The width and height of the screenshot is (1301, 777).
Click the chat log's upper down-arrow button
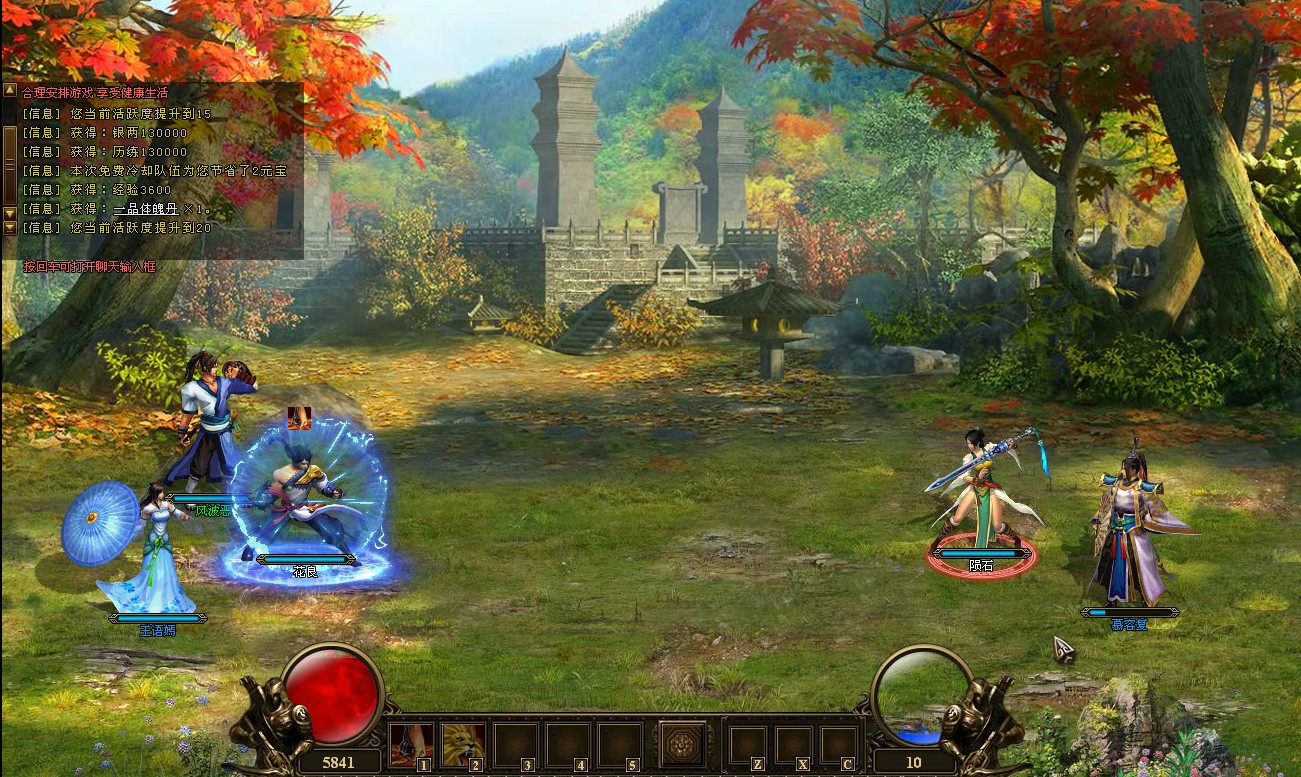point(10,212)
